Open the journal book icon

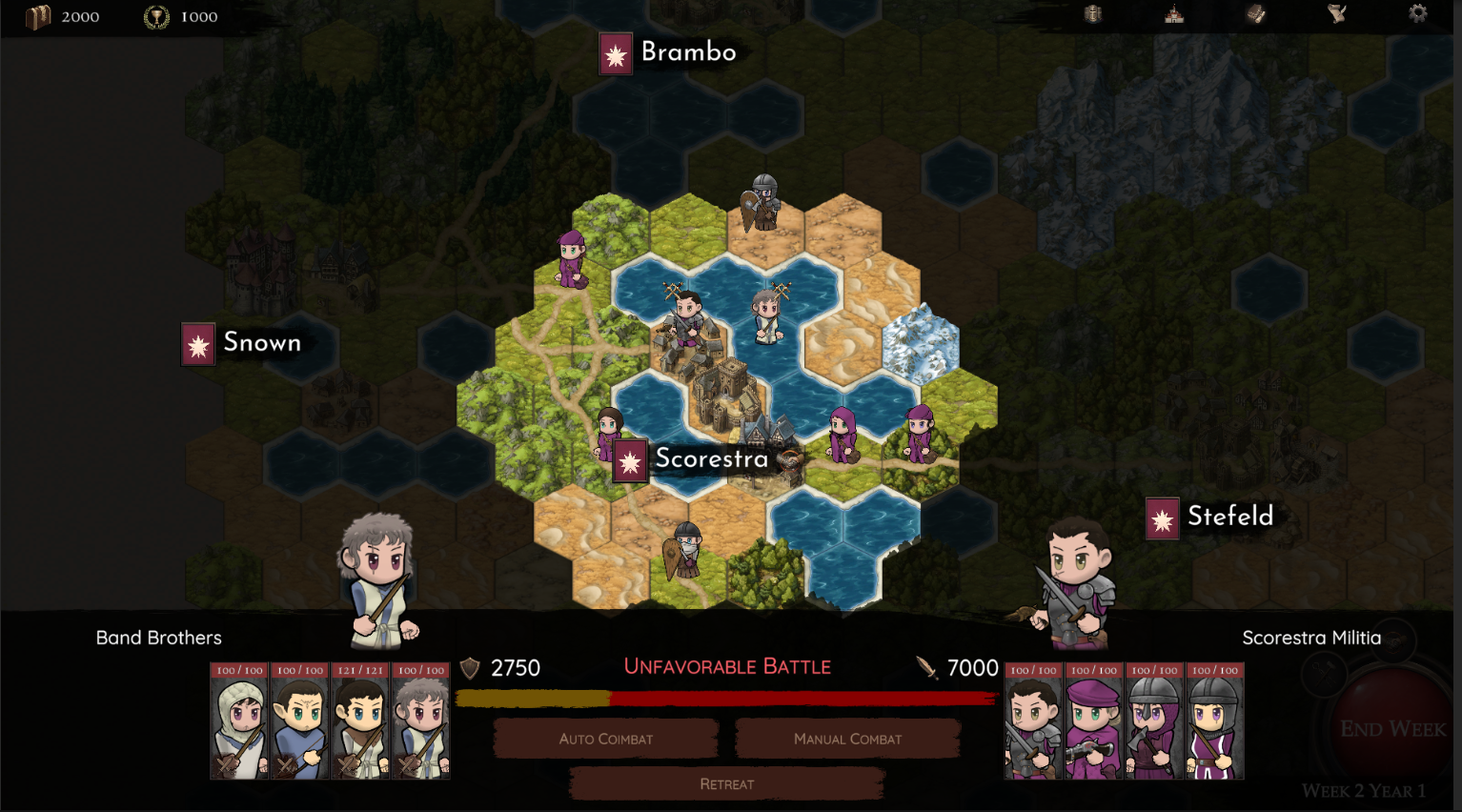coord(1256,13)
